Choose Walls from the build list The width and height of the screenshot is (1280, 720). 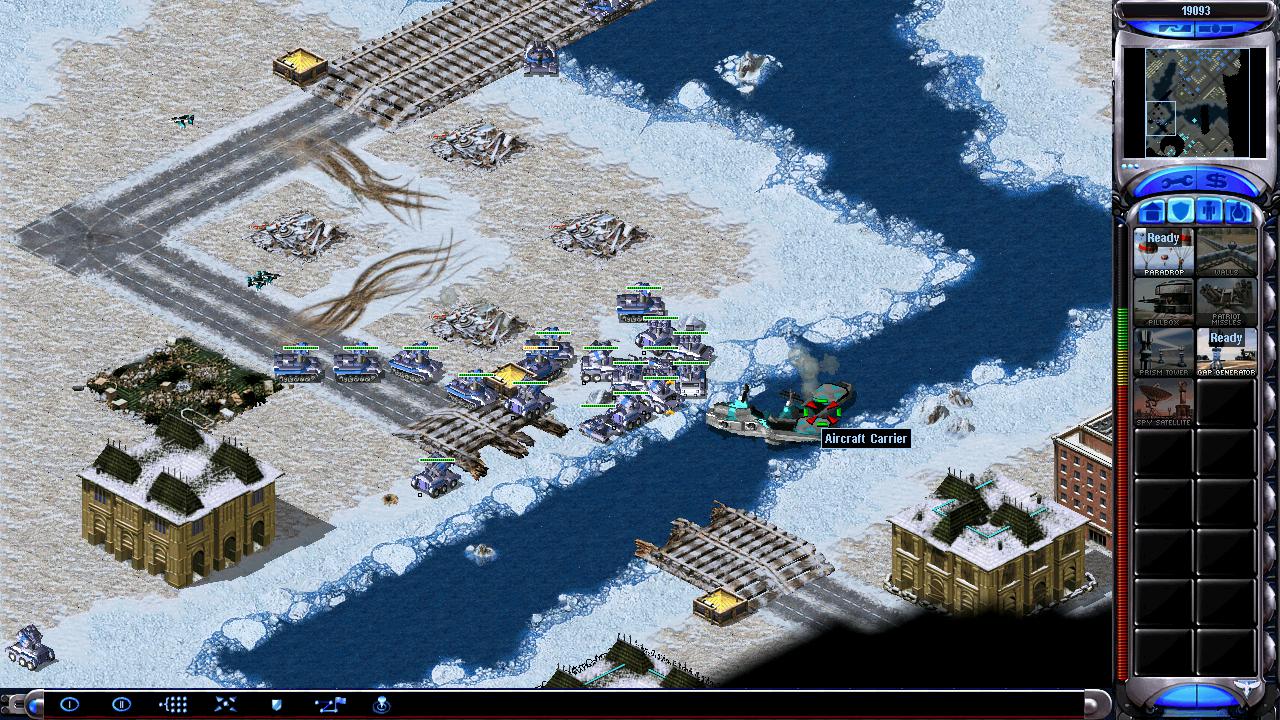[x=1226, y=252]
